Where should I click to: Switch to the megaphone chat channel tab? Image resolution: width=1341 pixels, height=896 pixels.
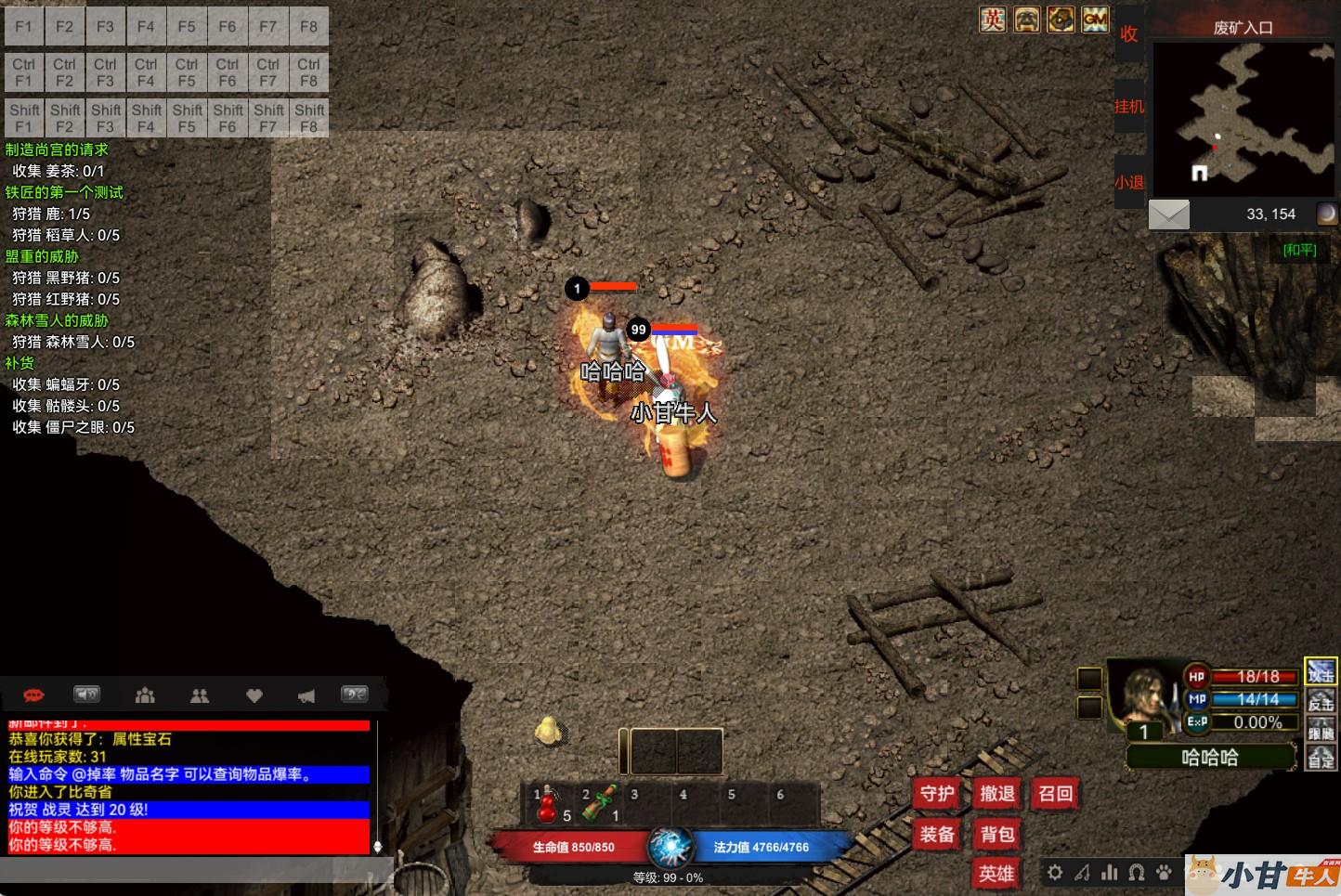click(x=306, y=695)
